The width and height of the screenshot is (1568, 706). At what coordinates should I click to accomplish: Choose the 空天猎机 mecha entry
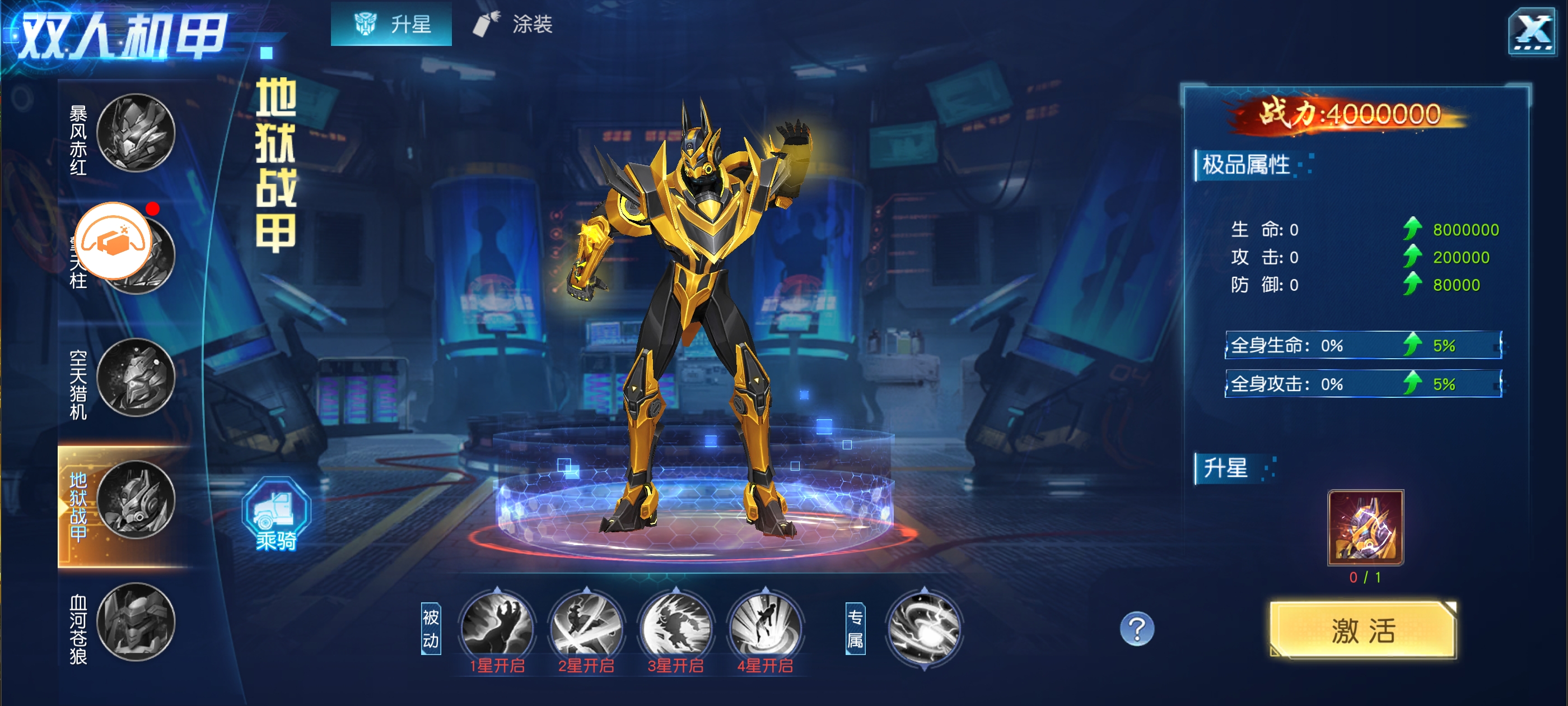(x=136, y=378)
